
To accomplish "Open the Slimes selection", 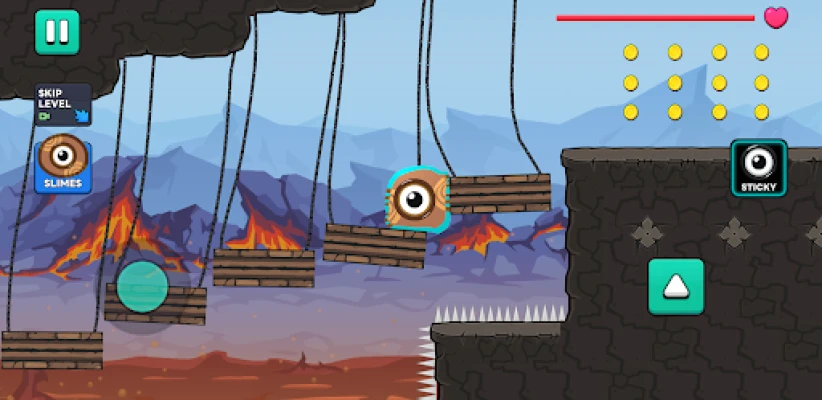I will coord(63,166).
